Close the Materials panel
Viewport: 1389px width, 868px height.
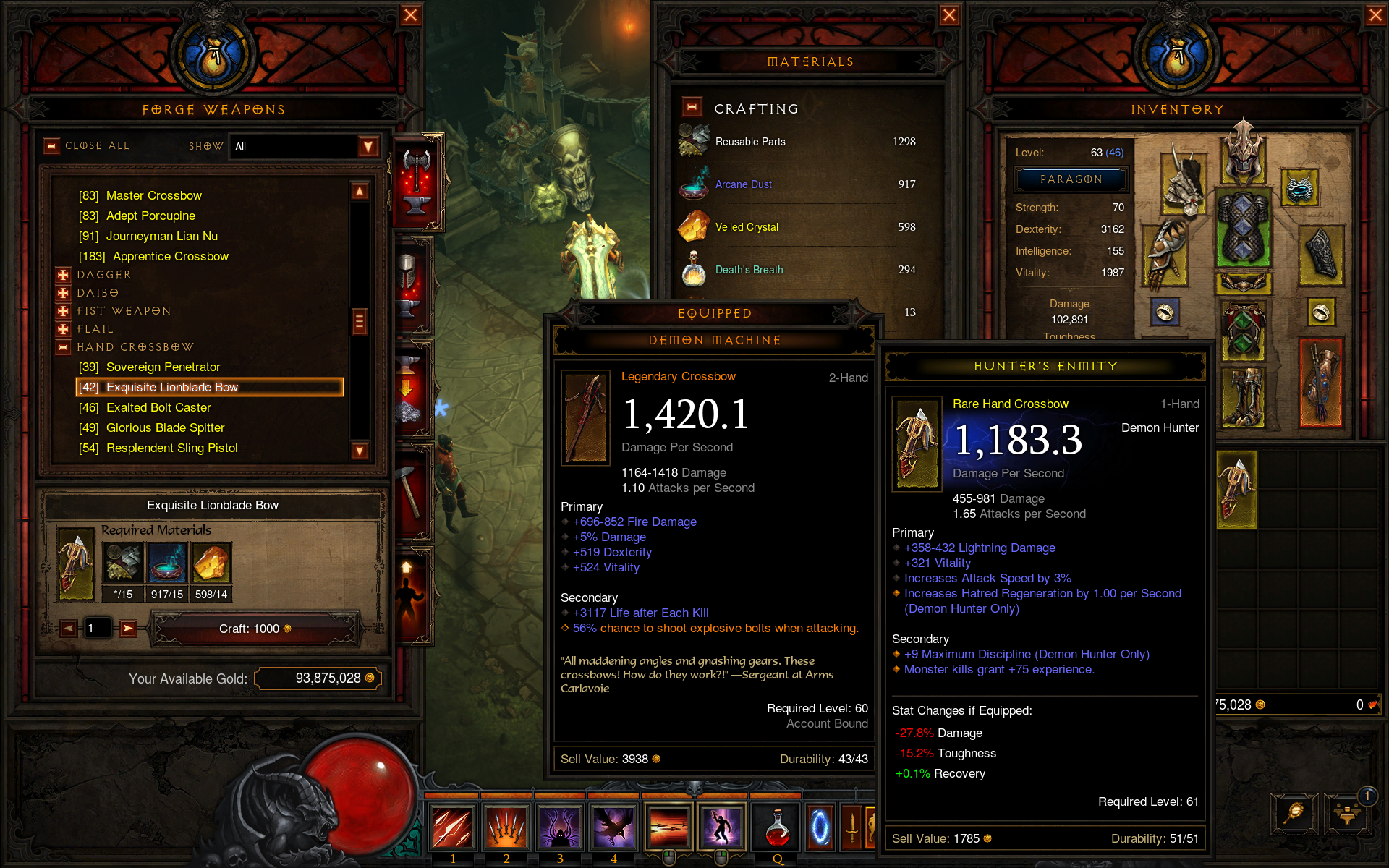[949, 15]
